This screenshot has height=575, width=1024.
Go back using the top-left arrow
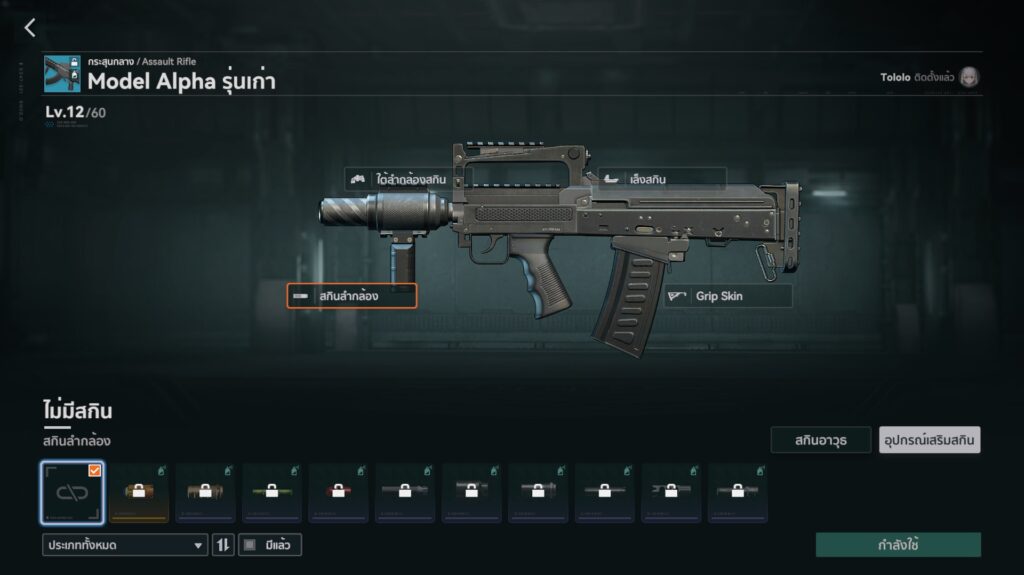pos(29,28)
